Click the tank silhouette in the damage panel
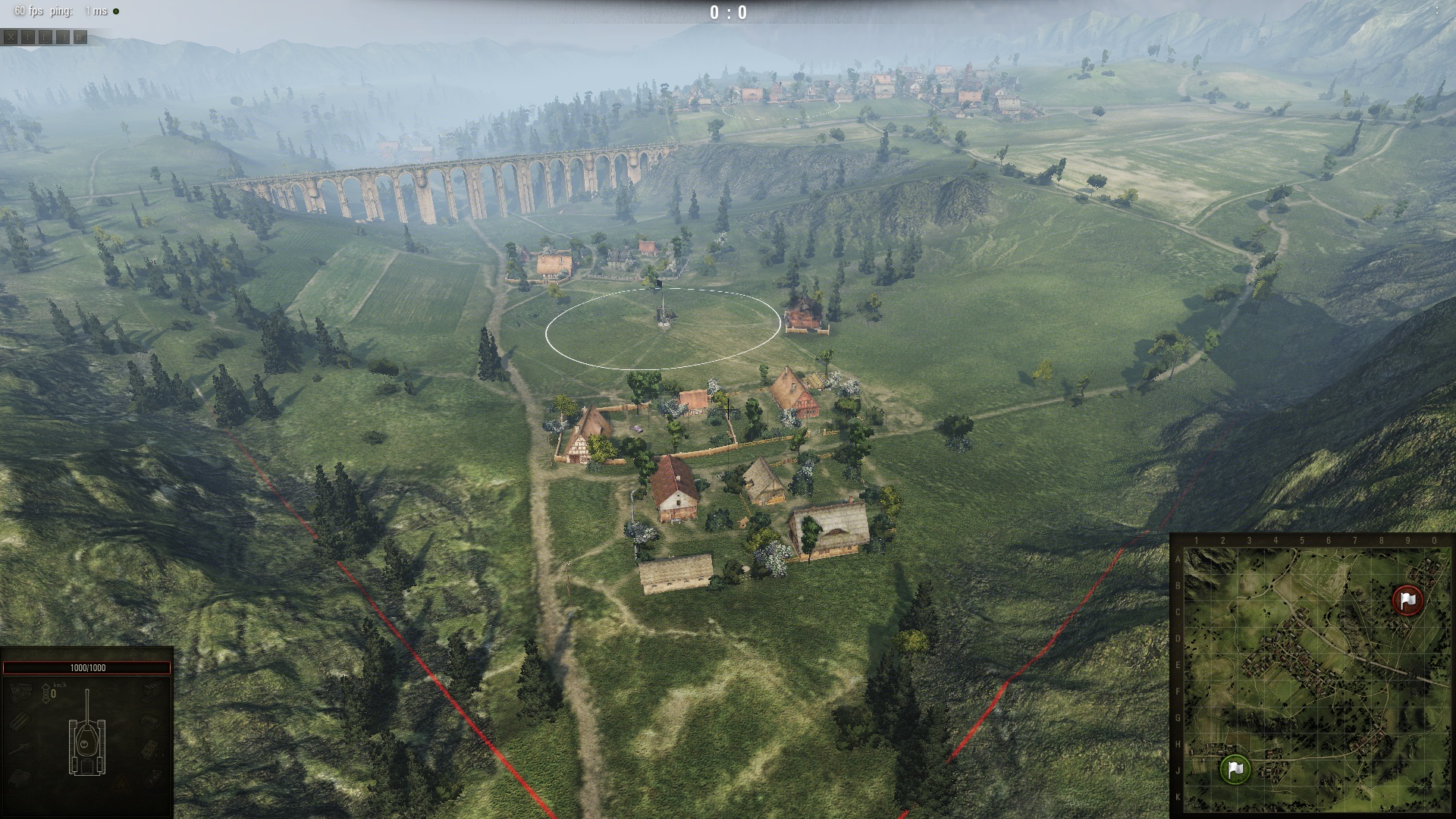The image size is (1456, 819). pos(87,742)
